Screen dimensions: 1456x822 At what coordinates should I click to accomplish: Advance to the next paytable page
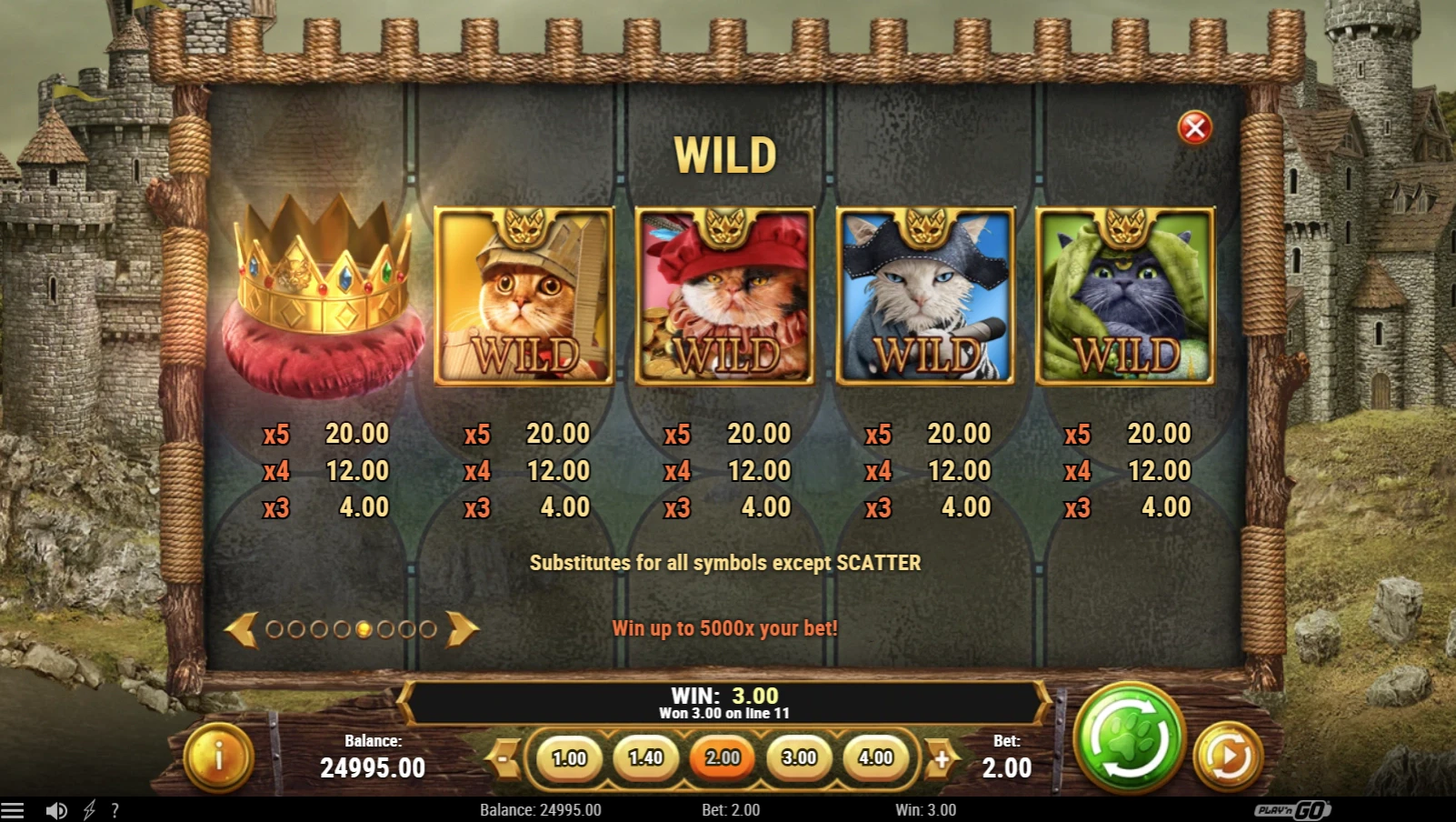click(462, 629)
